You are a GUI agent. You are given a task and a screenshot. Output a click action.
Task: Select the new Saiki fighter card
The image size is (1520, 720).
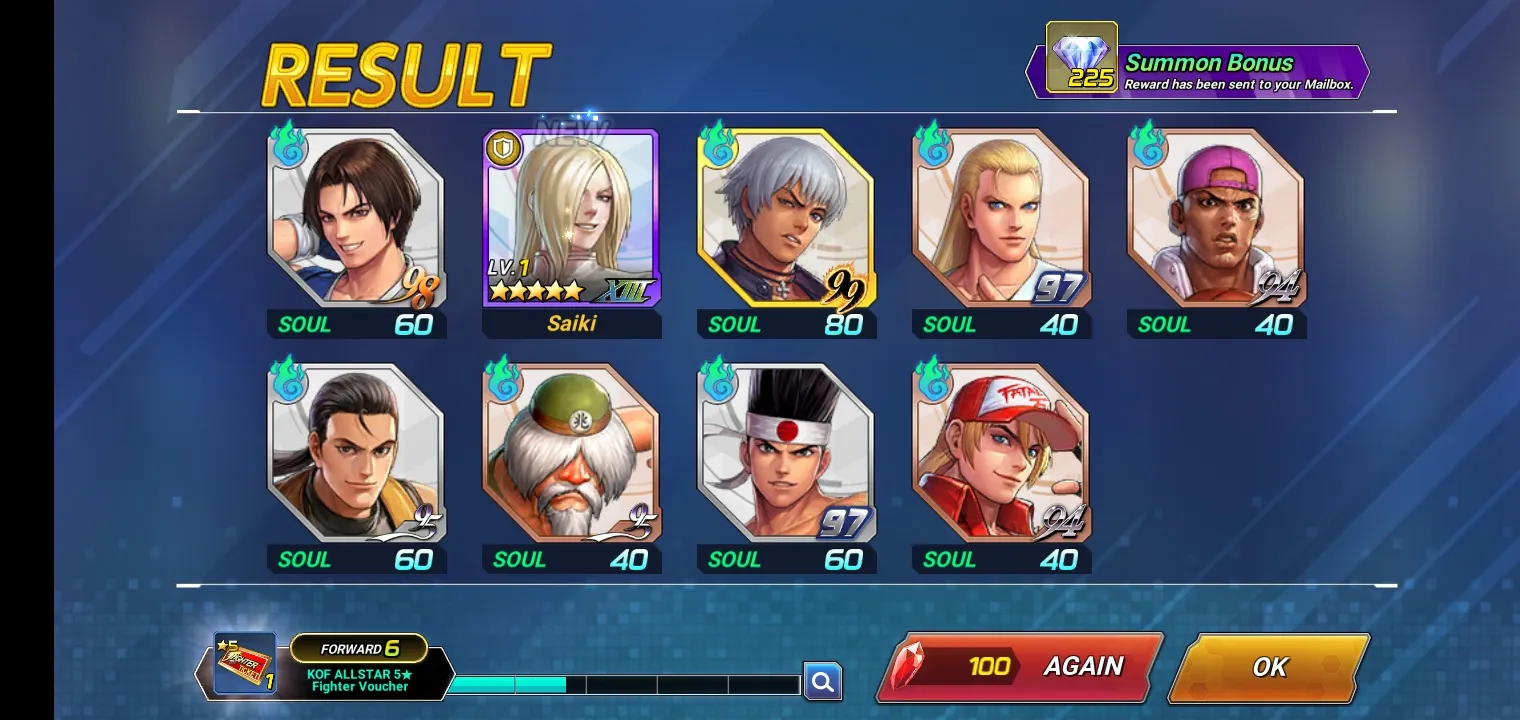coord(571,218)
